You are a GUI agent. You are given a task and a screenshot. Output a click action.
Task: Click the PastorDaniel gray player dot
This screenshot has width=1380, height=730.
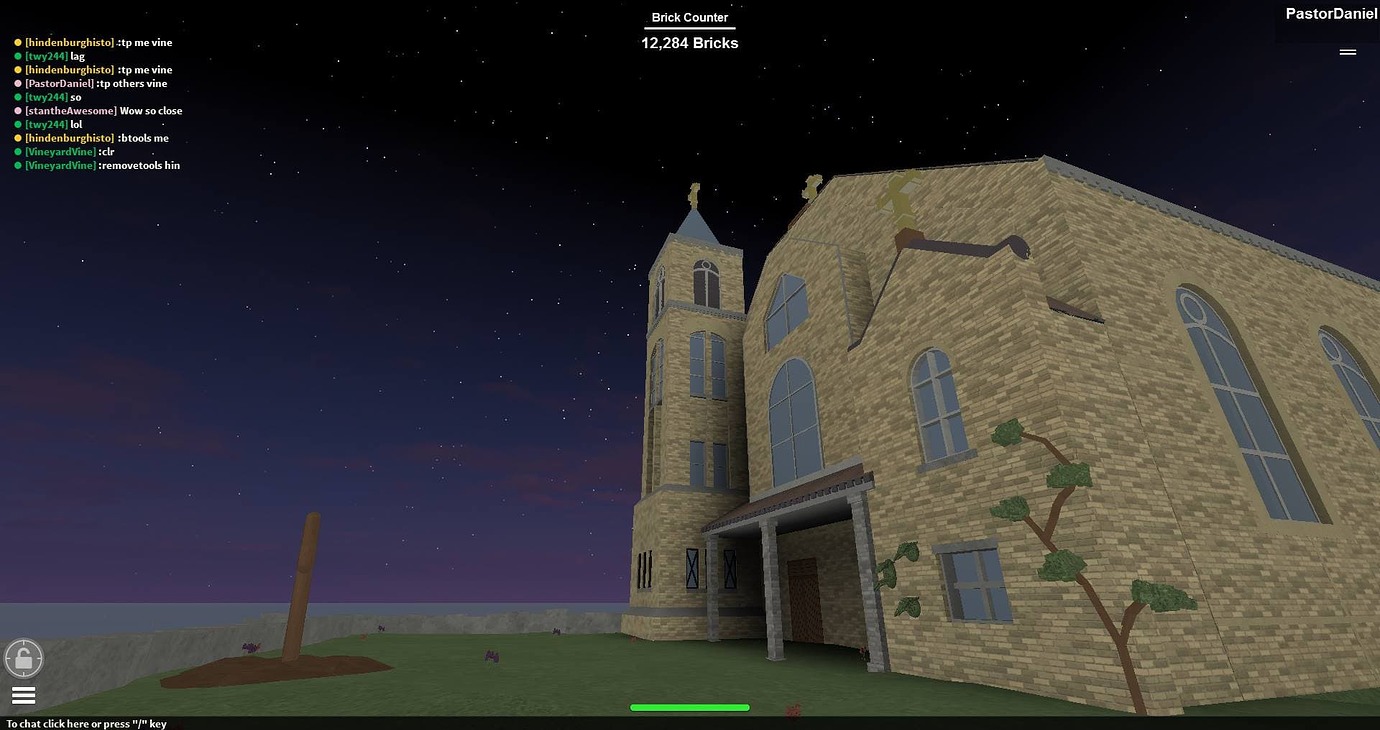(x=17, y=83)
